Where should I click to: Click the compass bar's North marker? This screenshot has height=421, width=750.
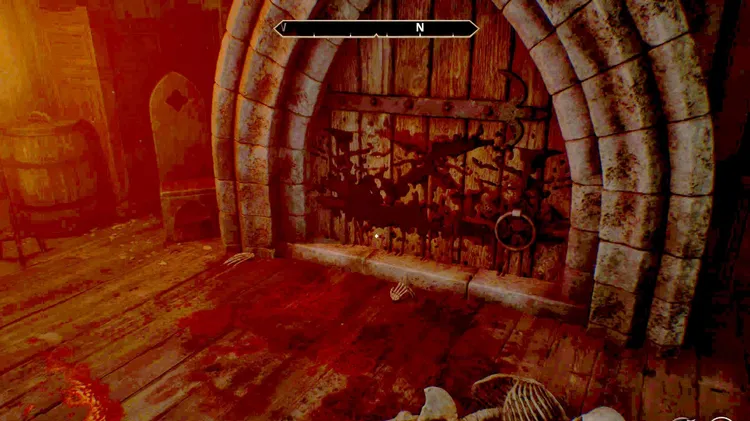pyautogui.click(x=420, y=28)
